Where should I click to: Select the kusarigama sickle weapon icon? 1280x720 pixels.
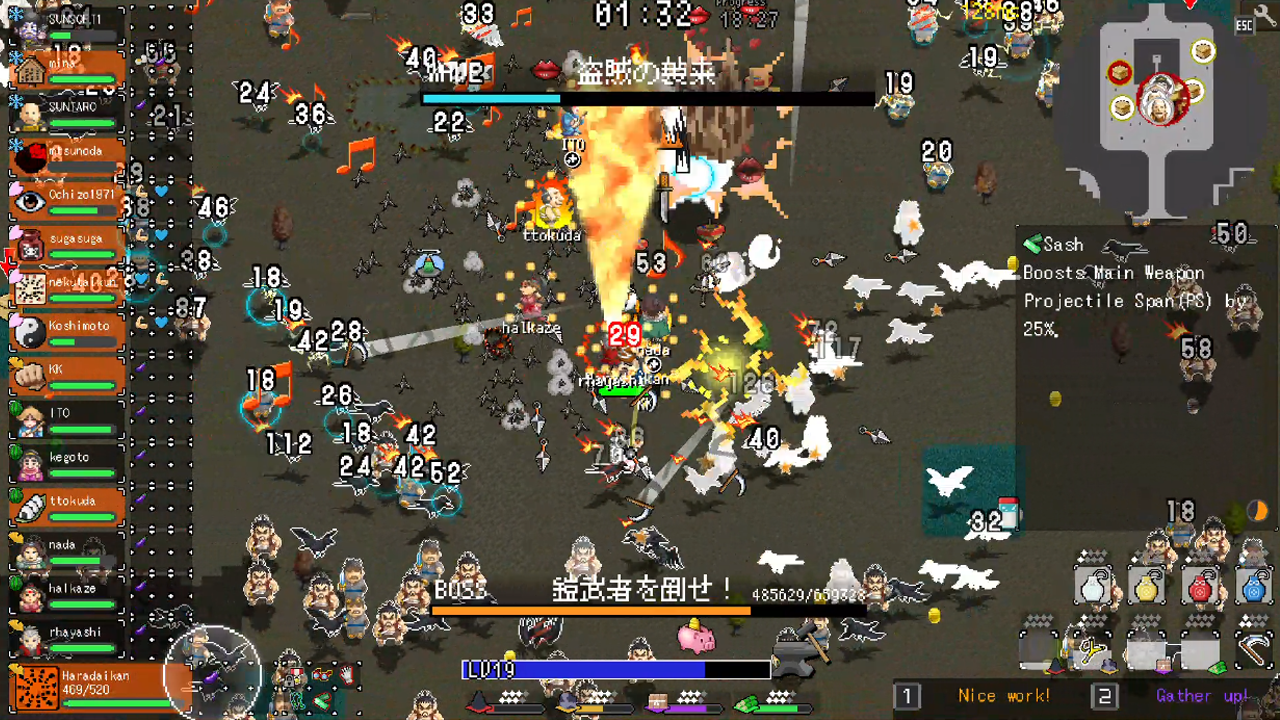coord(1254,649)
